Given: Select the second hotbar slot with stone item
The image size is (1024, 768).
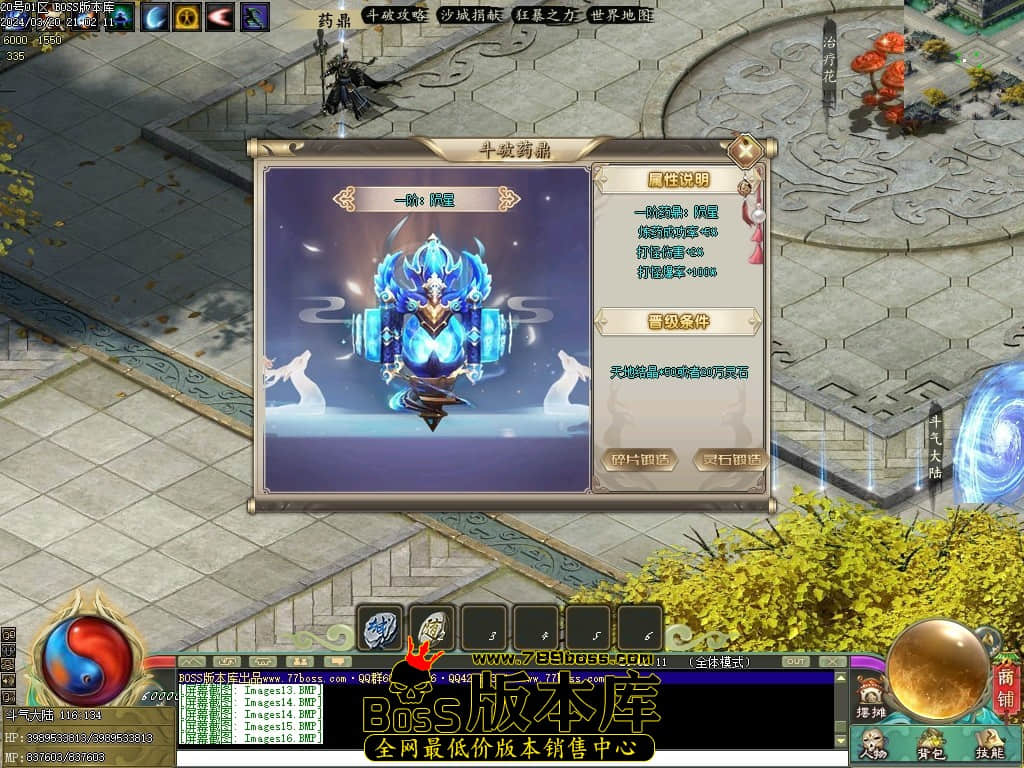Looking at the screenshot, I should tap(433, 628).
